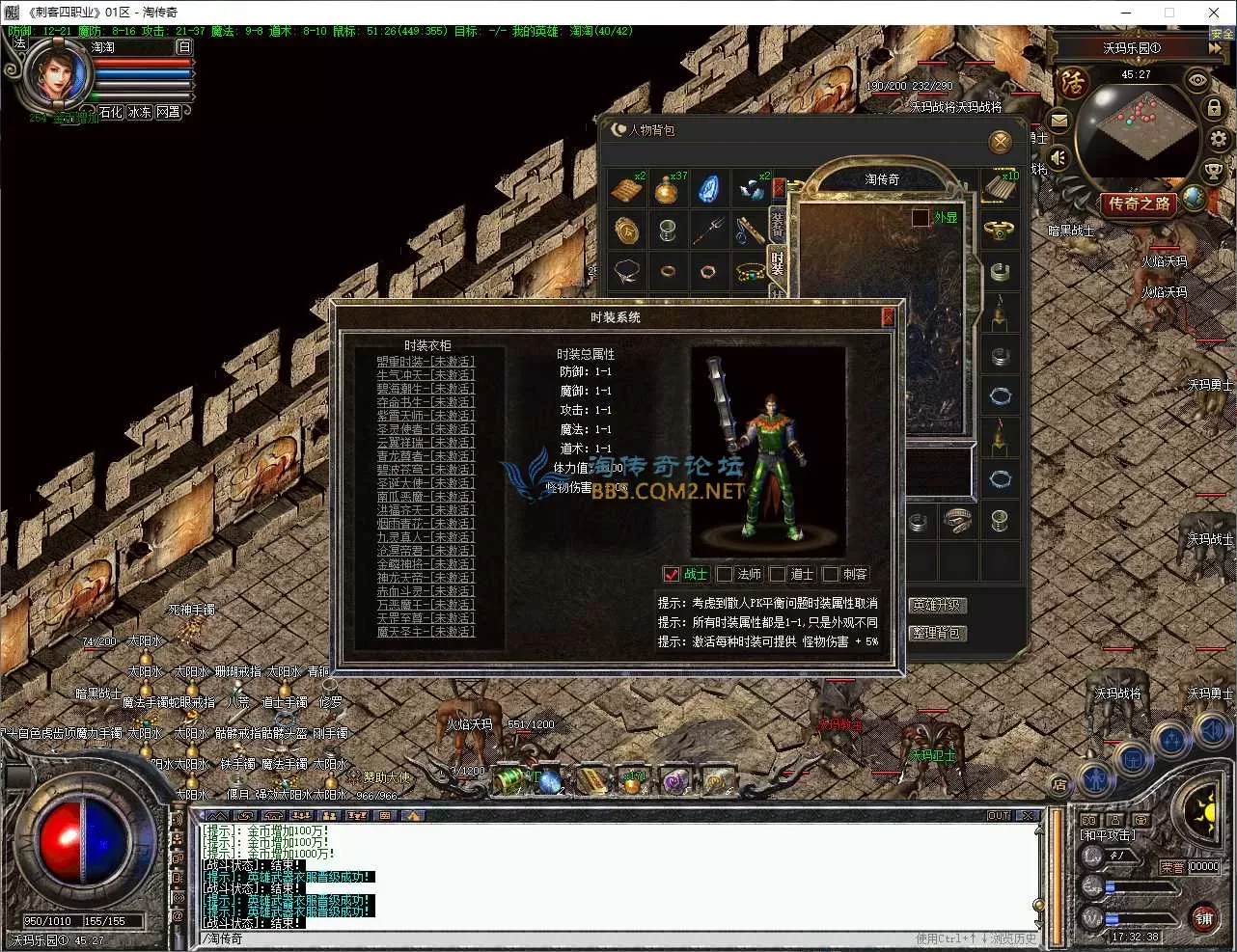
Task: Toggle the 战士 class checkbox
Action: [673, 574]
